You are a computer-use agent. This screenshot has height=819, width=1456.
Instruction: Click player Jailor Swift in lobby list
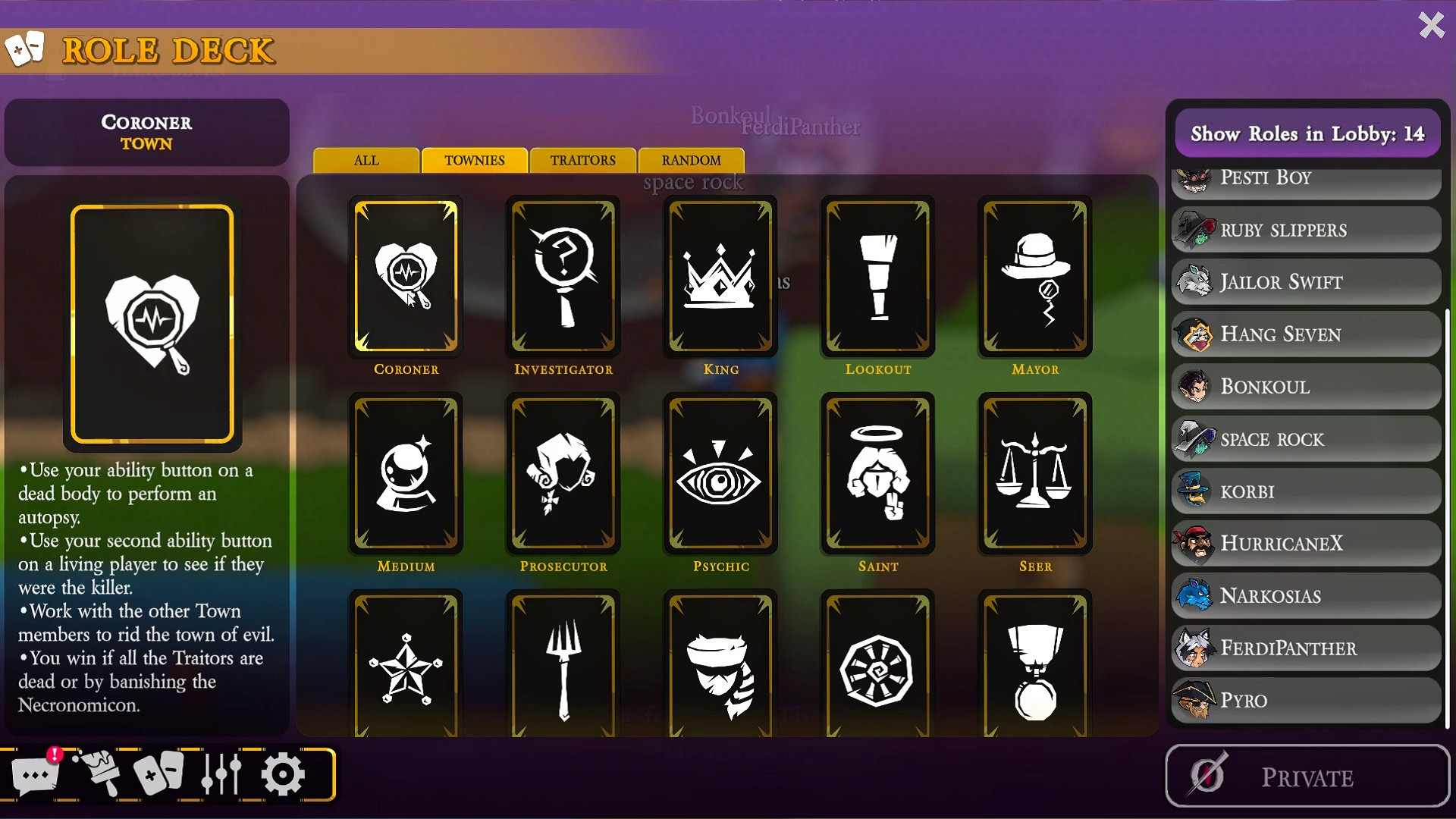coord(1306,282)
